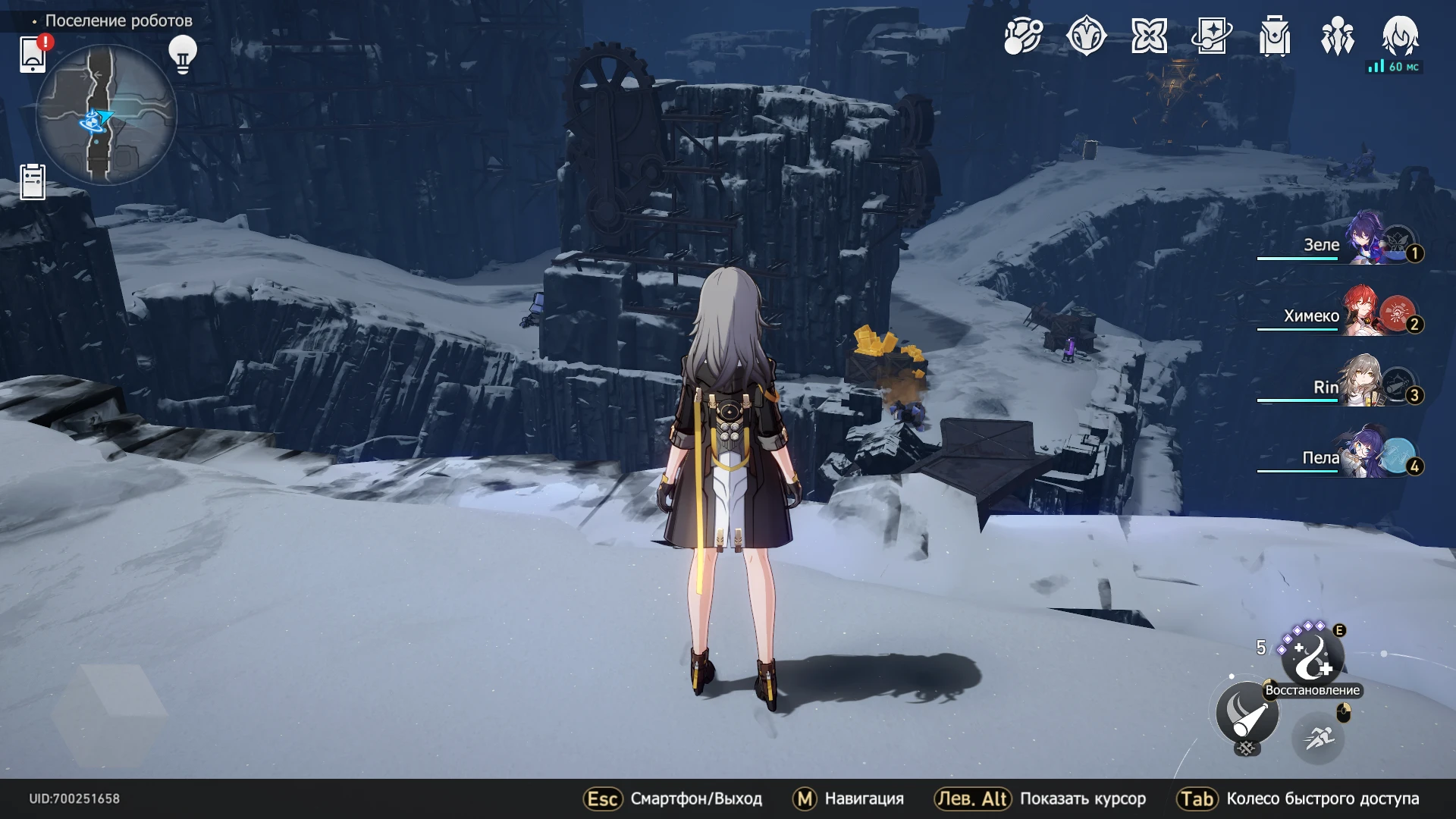The width and height of the screenshot is (1456, 819).
Task: Open the circular minimap
Action: click(x=106, y=115)
